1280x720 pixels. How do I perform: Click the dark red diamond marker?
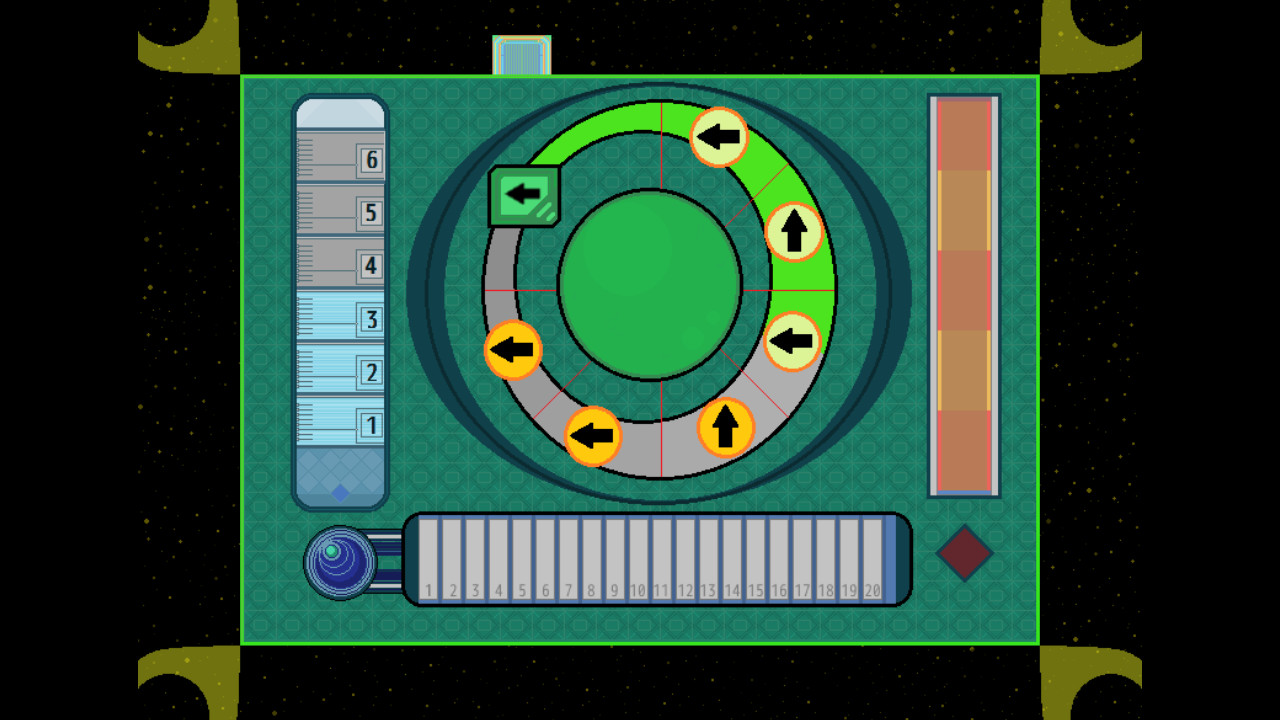pyautogui.click(x=963, y=554)
